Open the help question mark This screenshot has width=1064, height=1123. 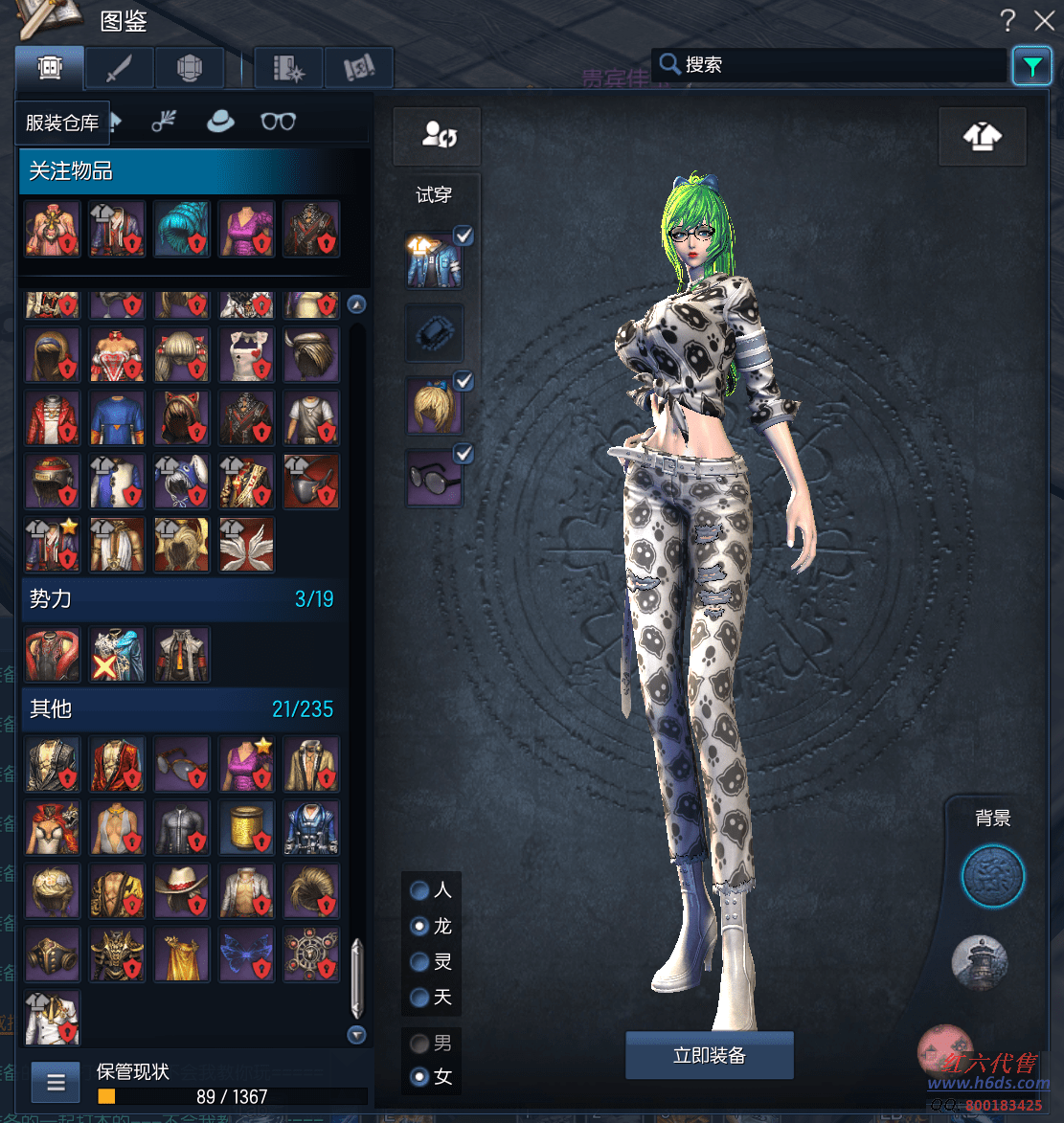(1007, 20)
